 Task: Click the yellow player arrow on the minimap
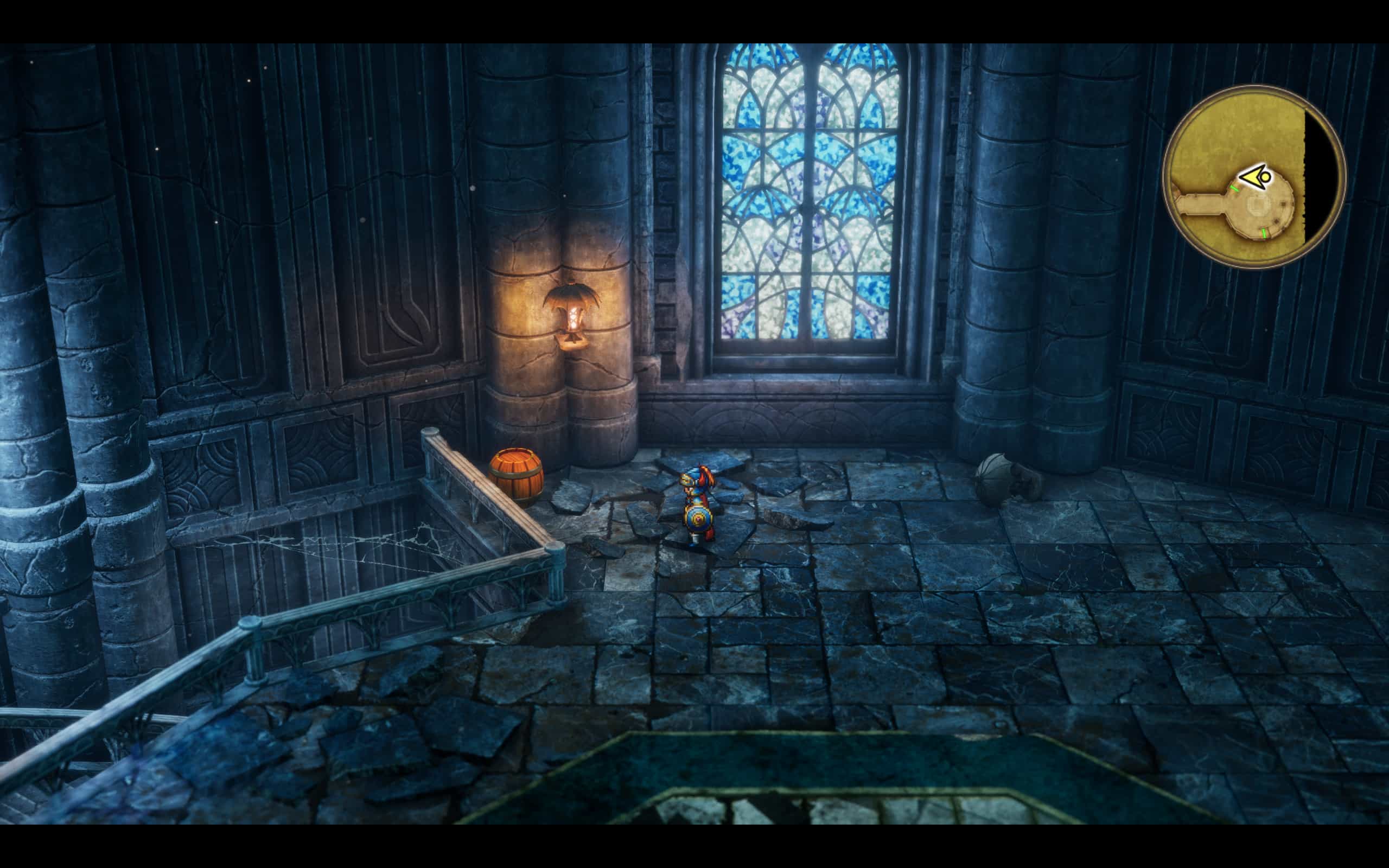point(1256,177)
